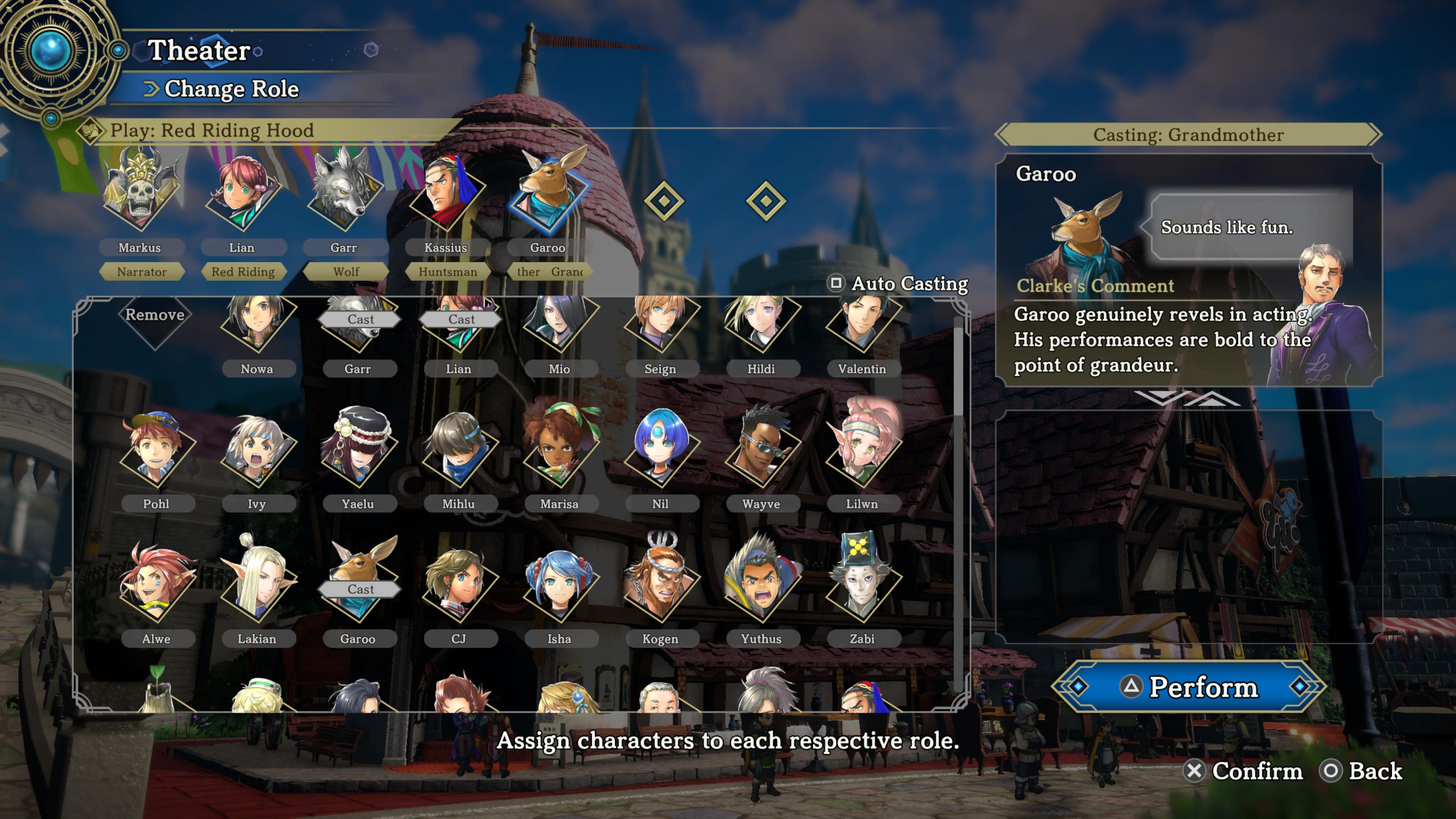Select Yaelu from the roster

tap(358, 452)
